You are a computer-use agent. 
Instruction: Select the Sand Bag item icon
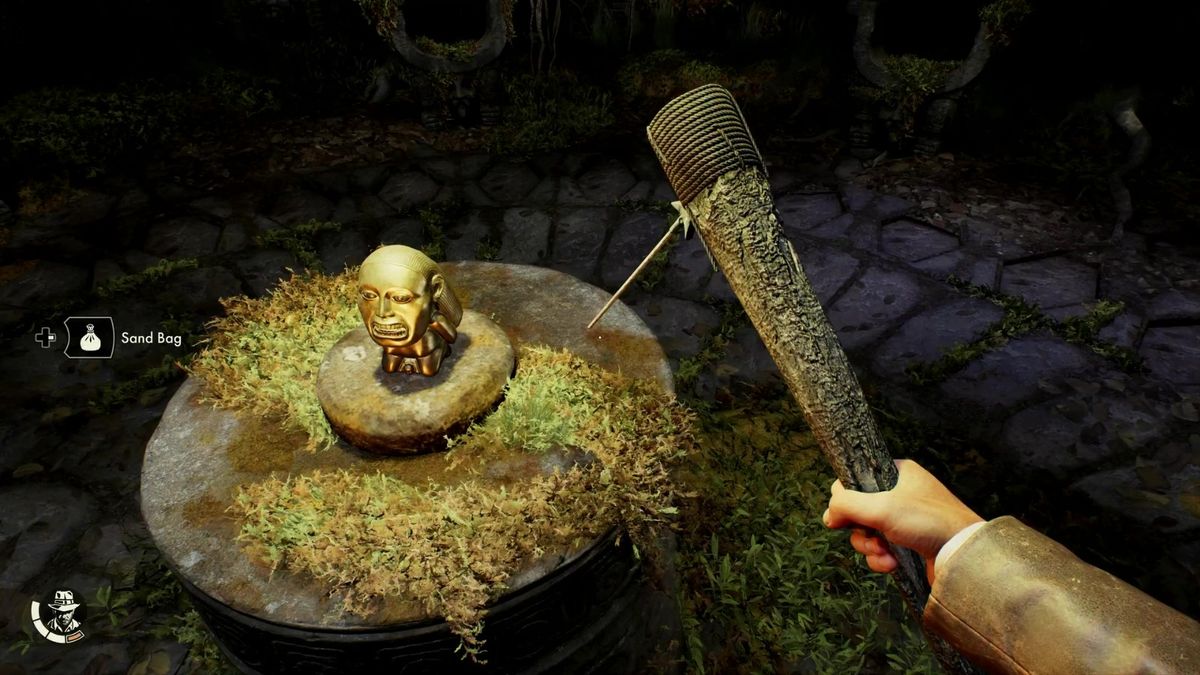tap(90, 338)
